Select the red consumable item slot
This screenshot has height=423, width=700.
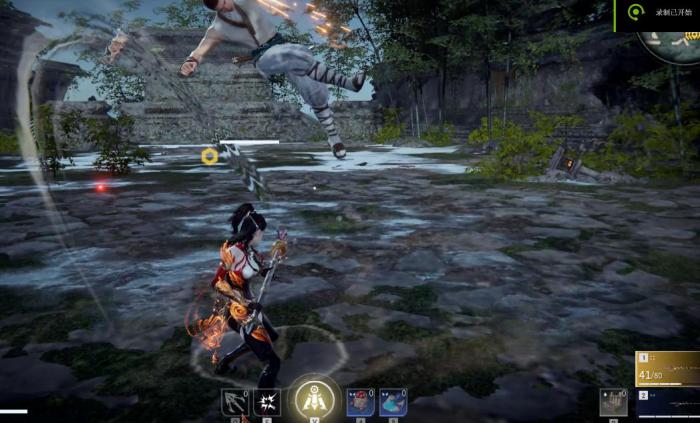point(361,402)
